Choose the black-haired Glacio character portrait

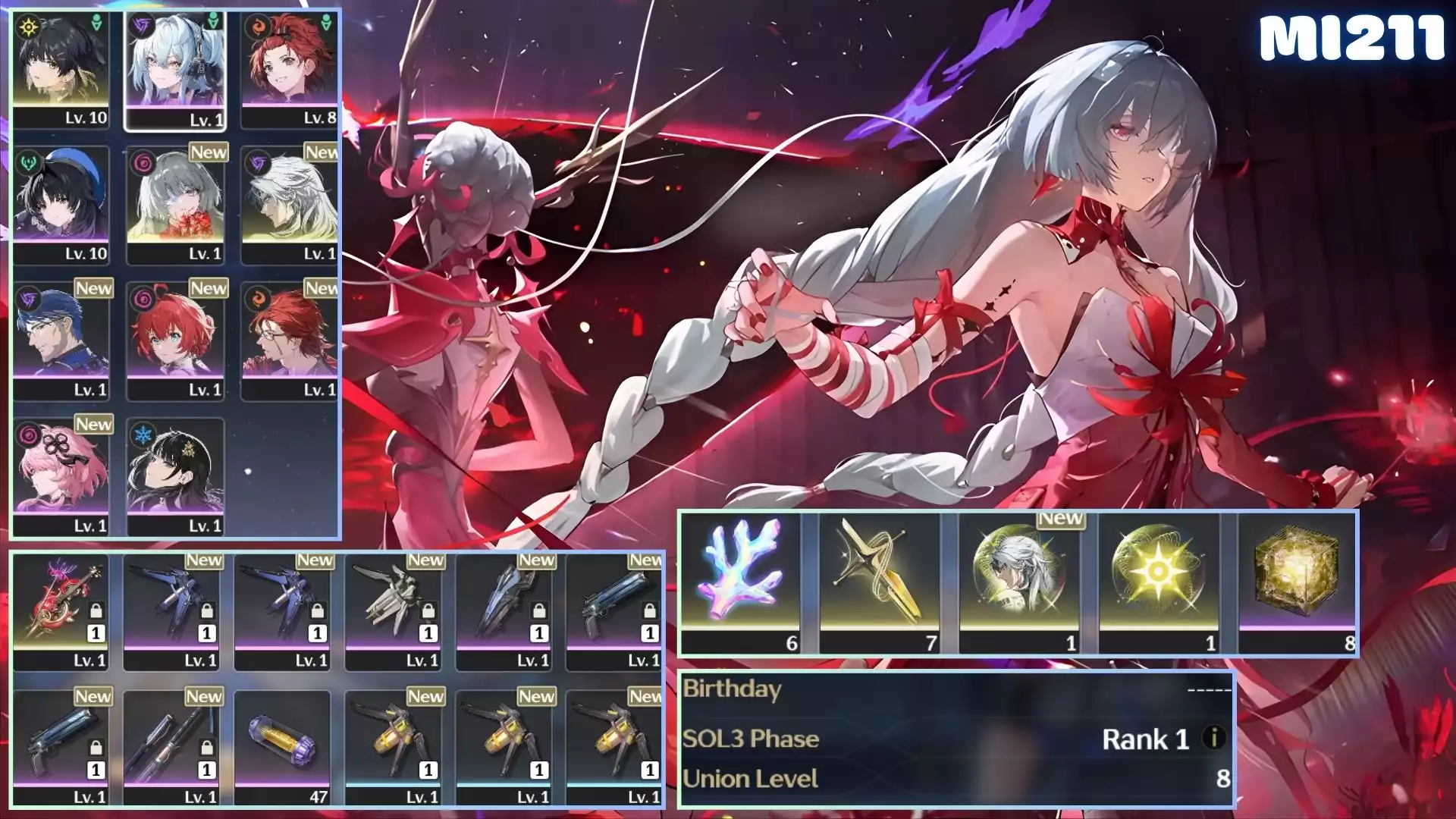(175, 475)
